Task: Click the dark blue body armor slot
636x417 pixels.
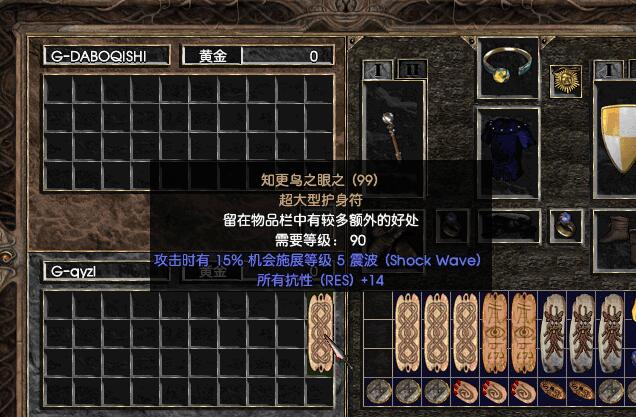Action: click(x=510, y=142)
